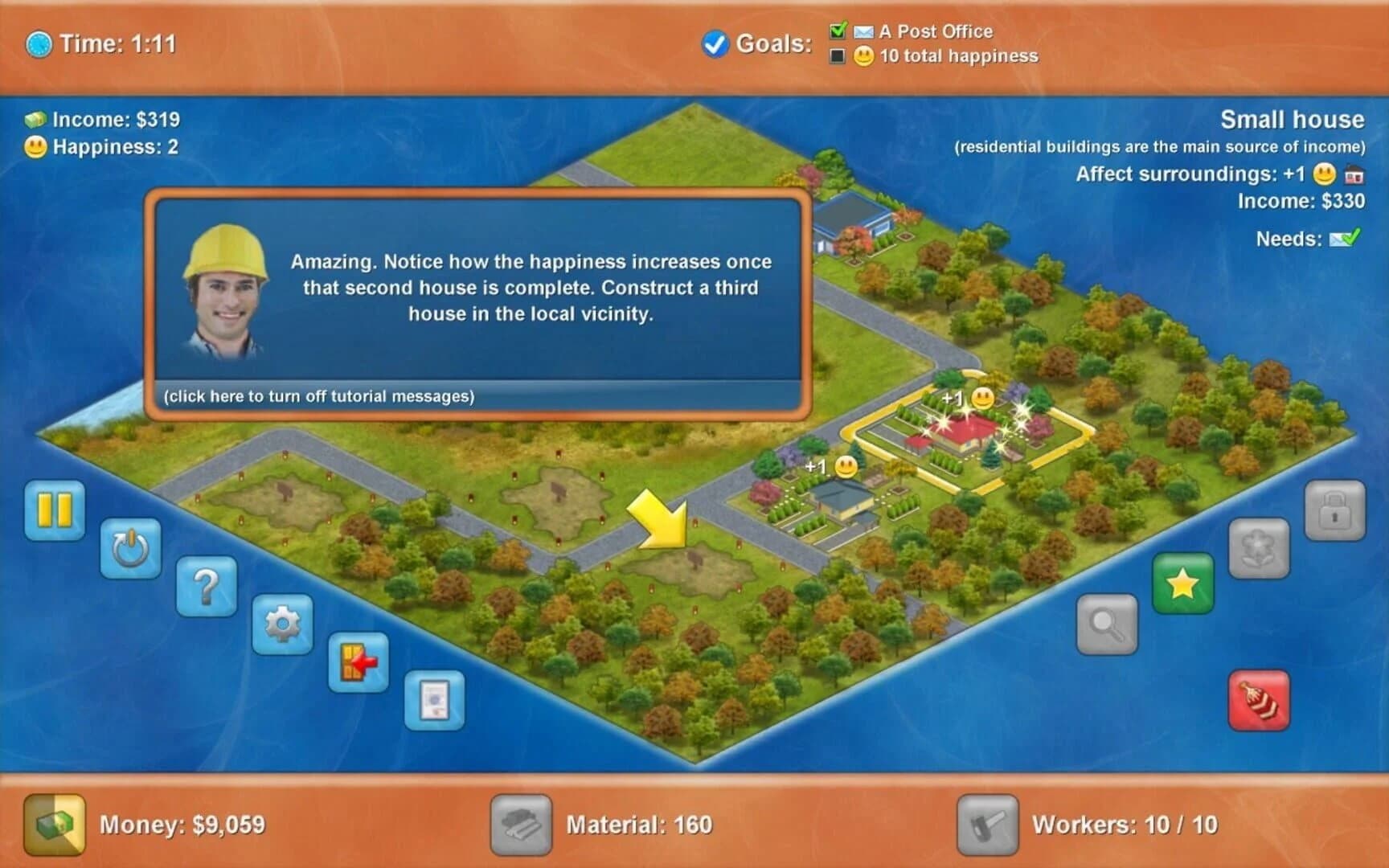Click the lock icon

click(x=1334, y=511)
